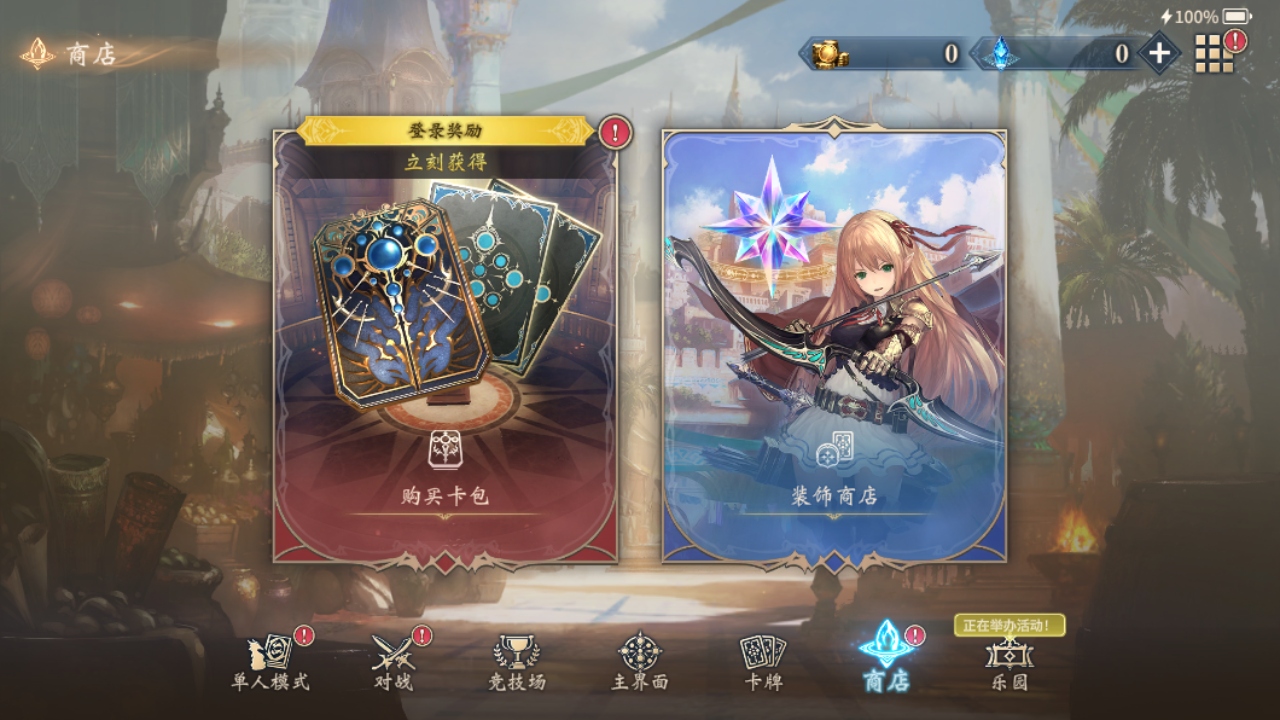Switch to the 单人模式 tab
1280x720 pixels.
(x=270, y=662)
